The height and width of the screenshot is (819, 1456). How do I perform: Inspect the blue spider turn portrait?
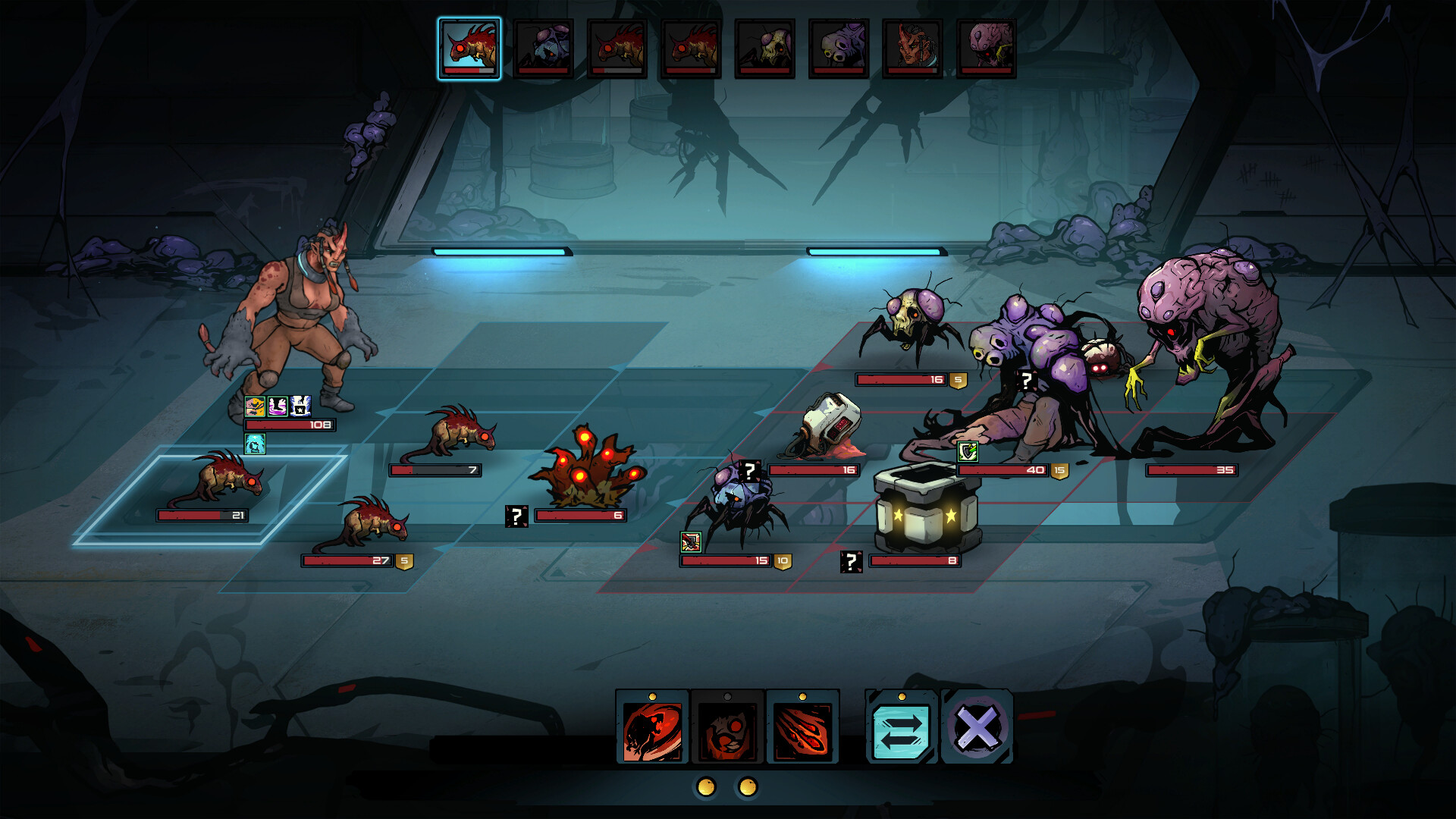[543, 48]
